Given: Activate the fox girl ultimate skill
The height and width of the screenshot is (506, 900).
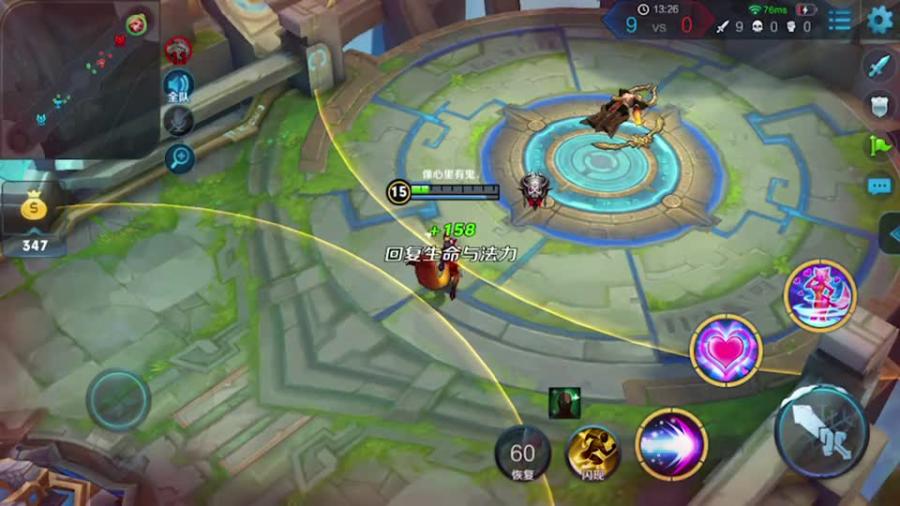Looking at the screenshot, I should click(820, 295).
